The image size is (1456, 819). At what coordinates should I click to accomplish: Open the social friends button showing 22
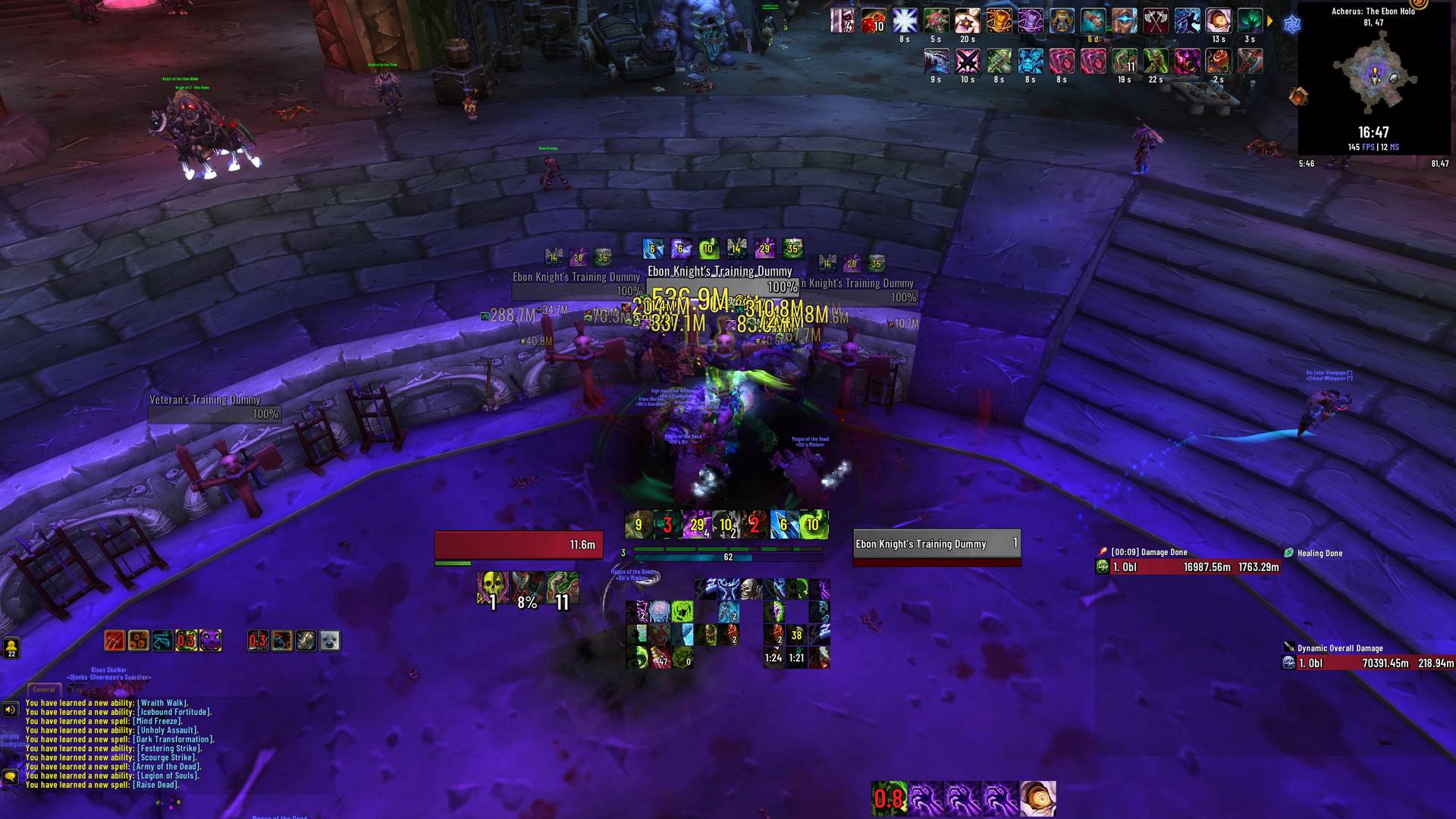[11, 647]
